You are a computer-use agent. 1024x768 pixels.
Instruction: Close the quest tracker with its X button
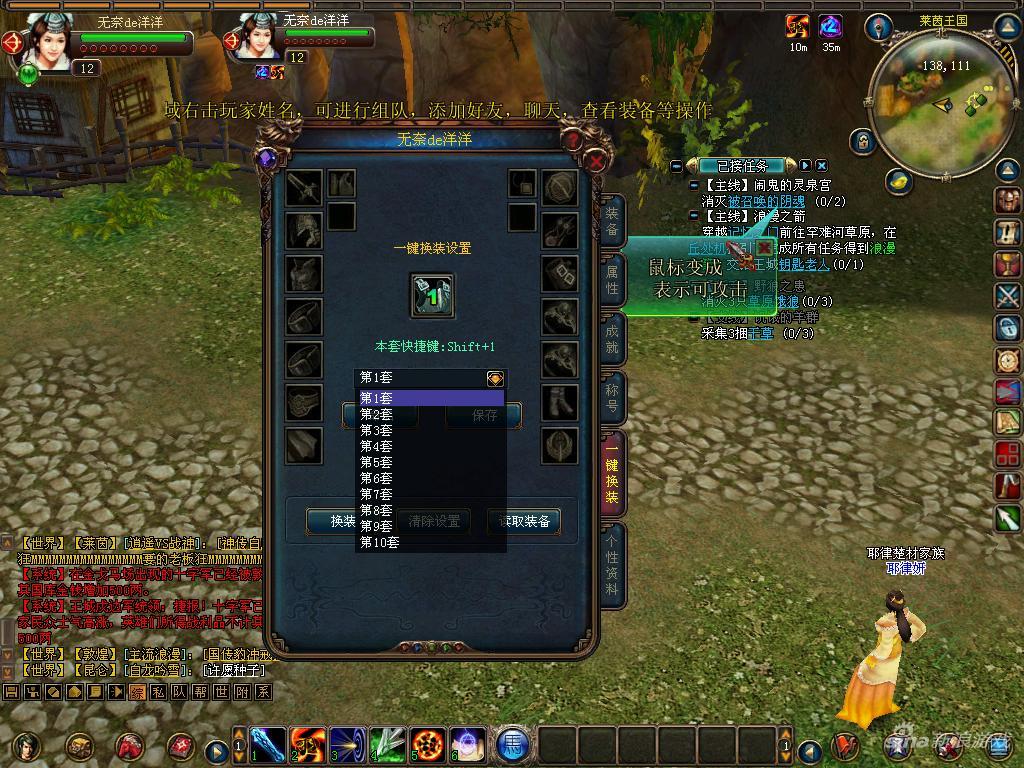coord(821,165)
